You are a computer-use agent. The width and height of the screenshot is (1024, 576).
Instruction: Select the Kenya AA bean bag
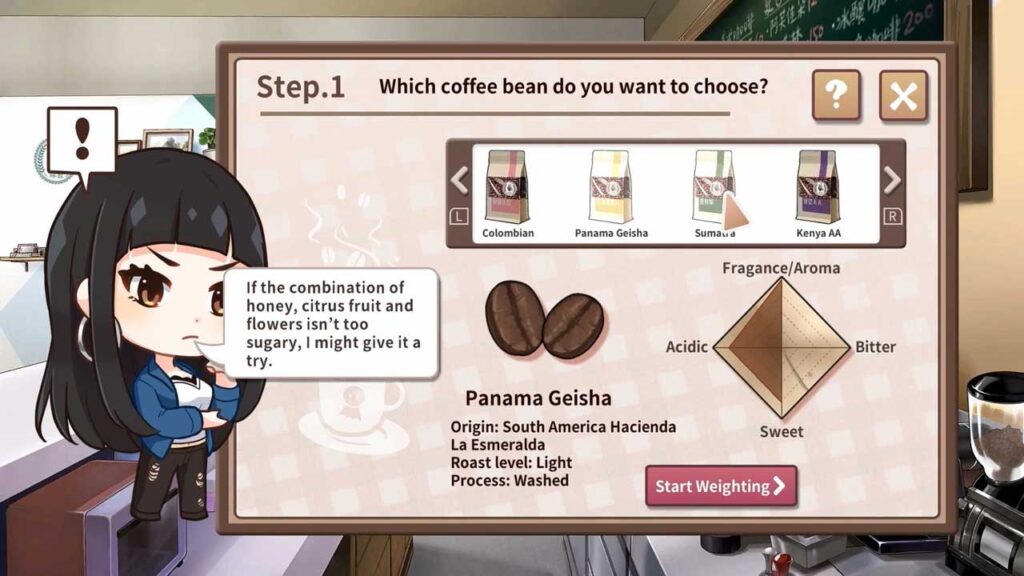817,188
